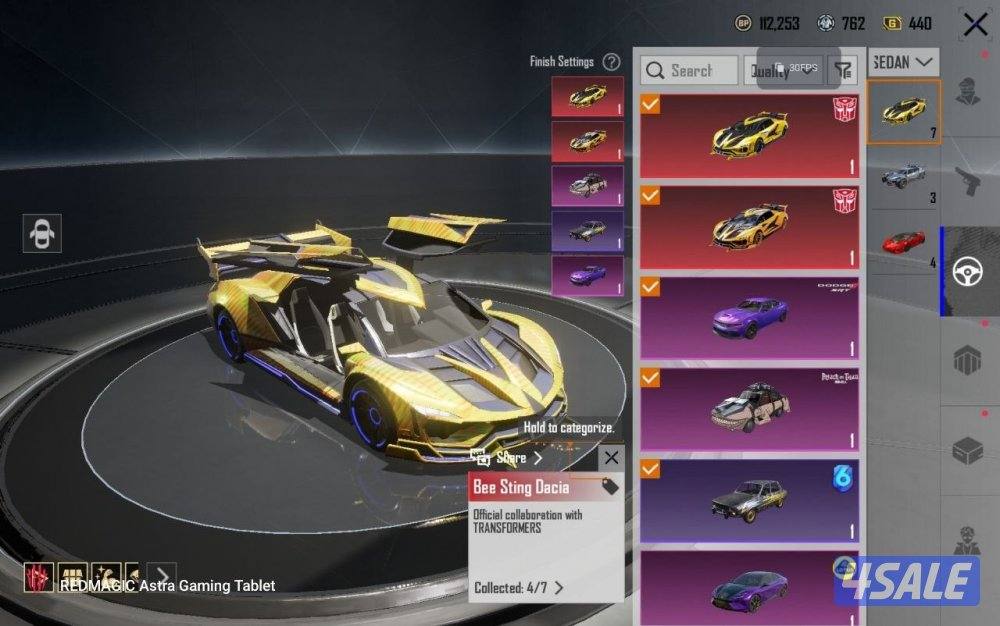
Task: Switch to the pistol weapons tab
Action: 970,182
